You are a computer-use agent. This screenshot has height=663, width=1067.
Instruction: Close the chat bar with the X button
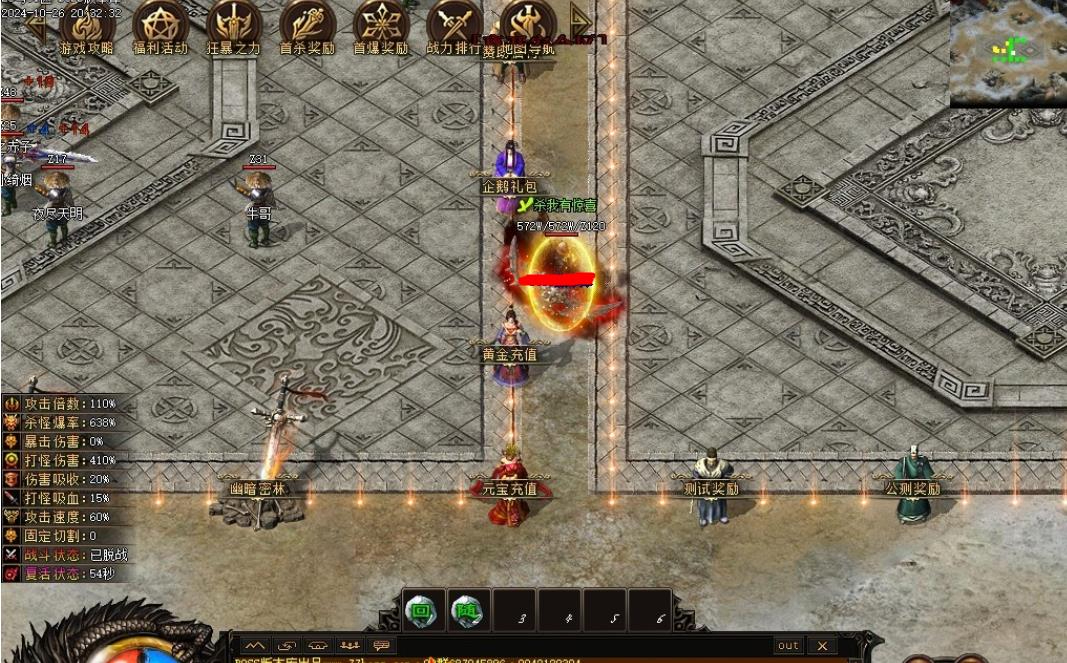click(x=822, y=646)
